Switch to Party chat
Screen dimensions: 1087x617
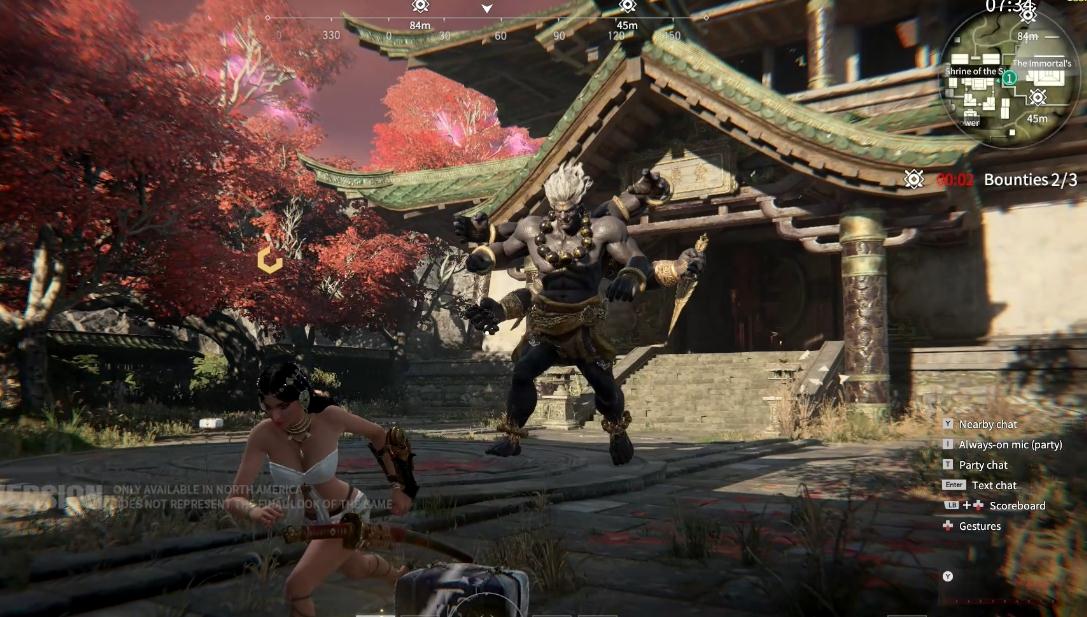coord(983,465)
